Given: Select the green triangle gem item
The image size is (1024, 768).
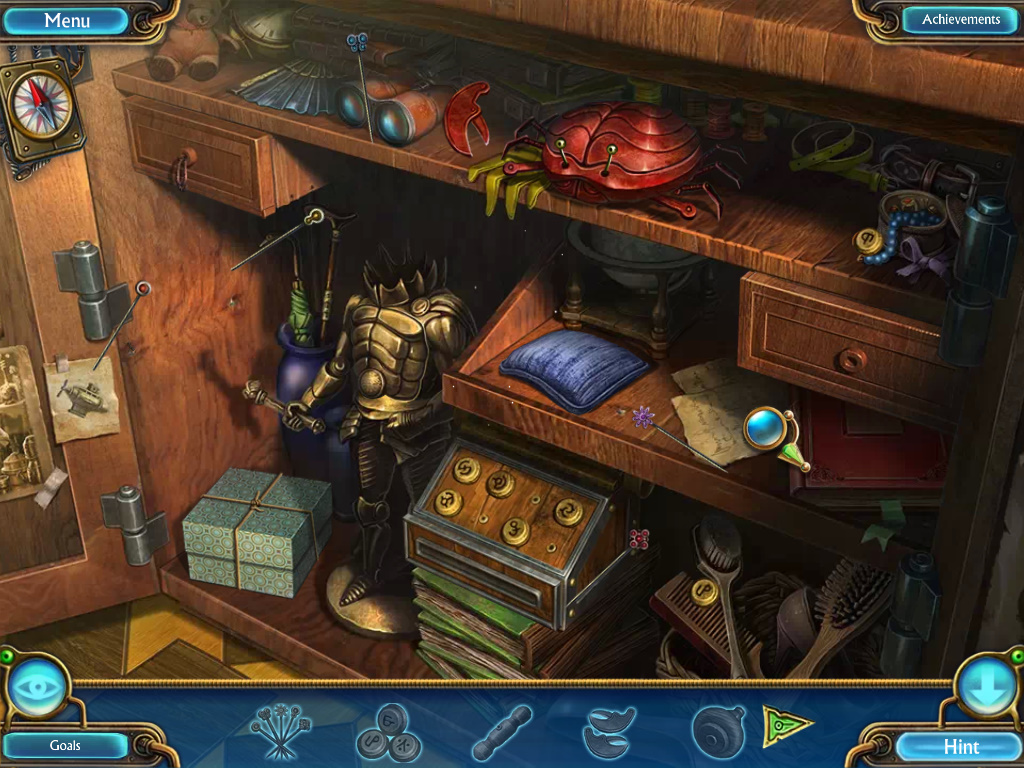Looking at the screenshot, I should click(x=786, y=725).
